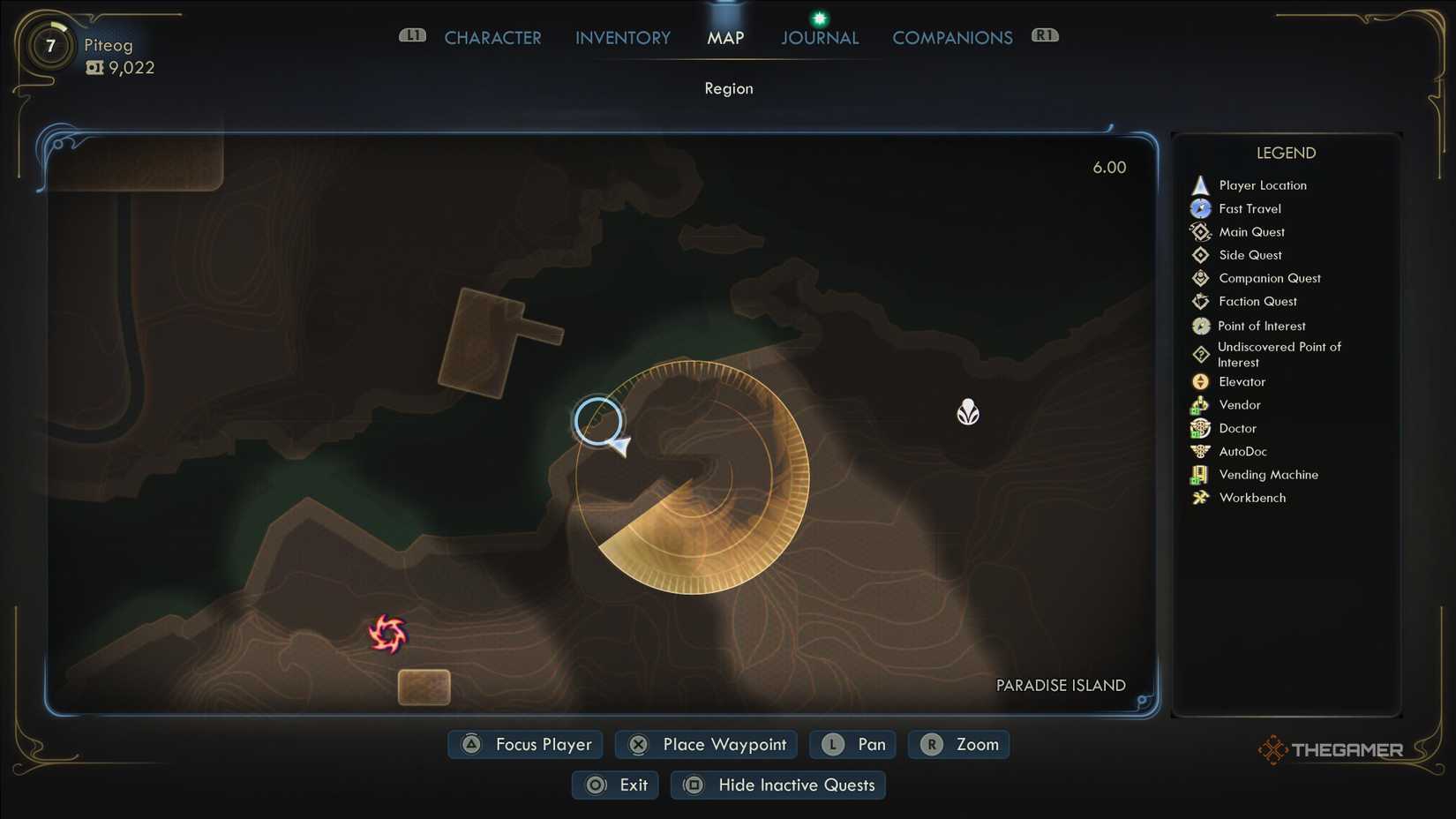The width and height of the screenshot is (1456, 819).
Task: Click the Elevator icon in the legend
Action: (1200, 381)
